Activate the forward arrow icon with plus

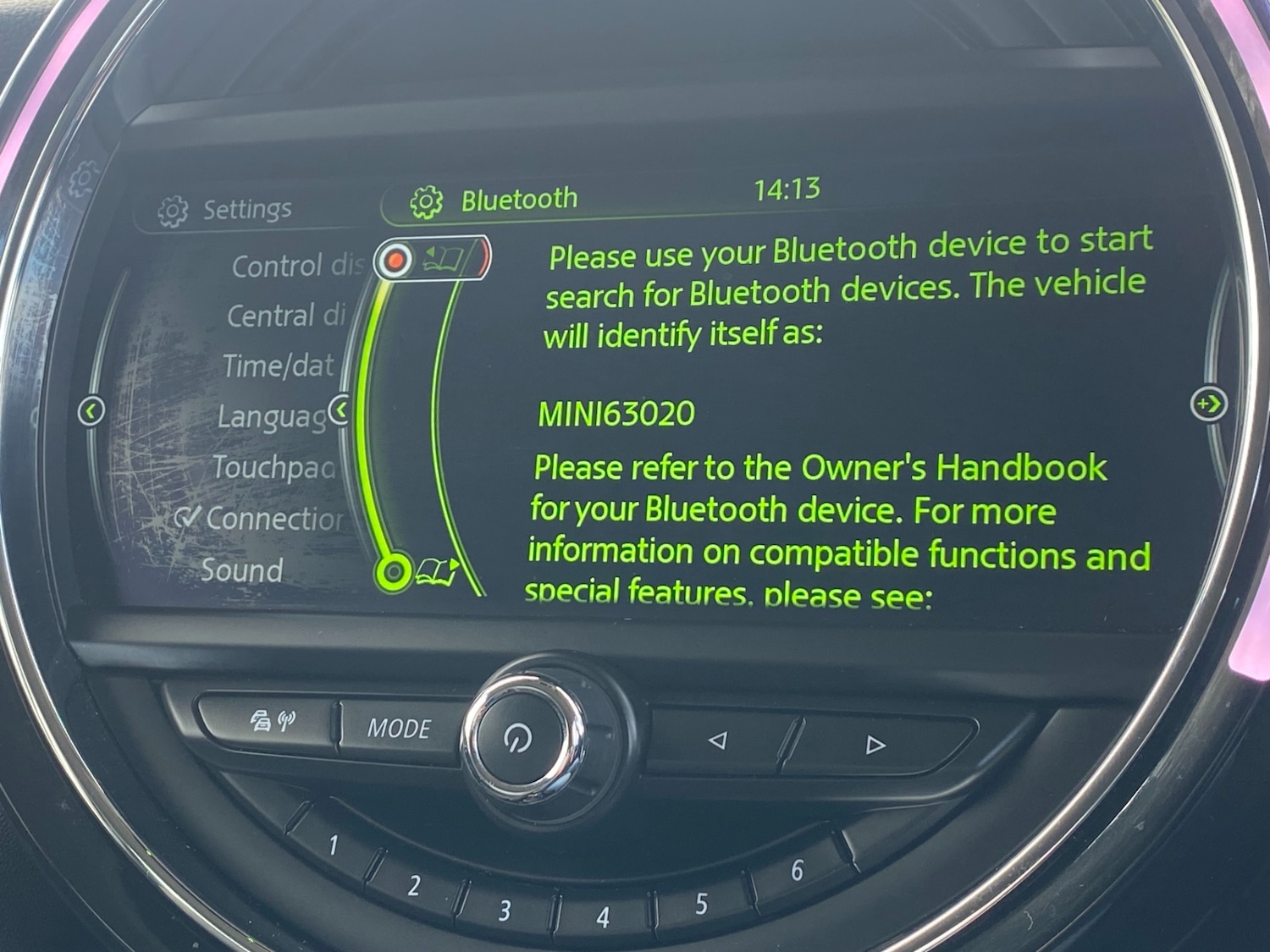(1208, 404)
